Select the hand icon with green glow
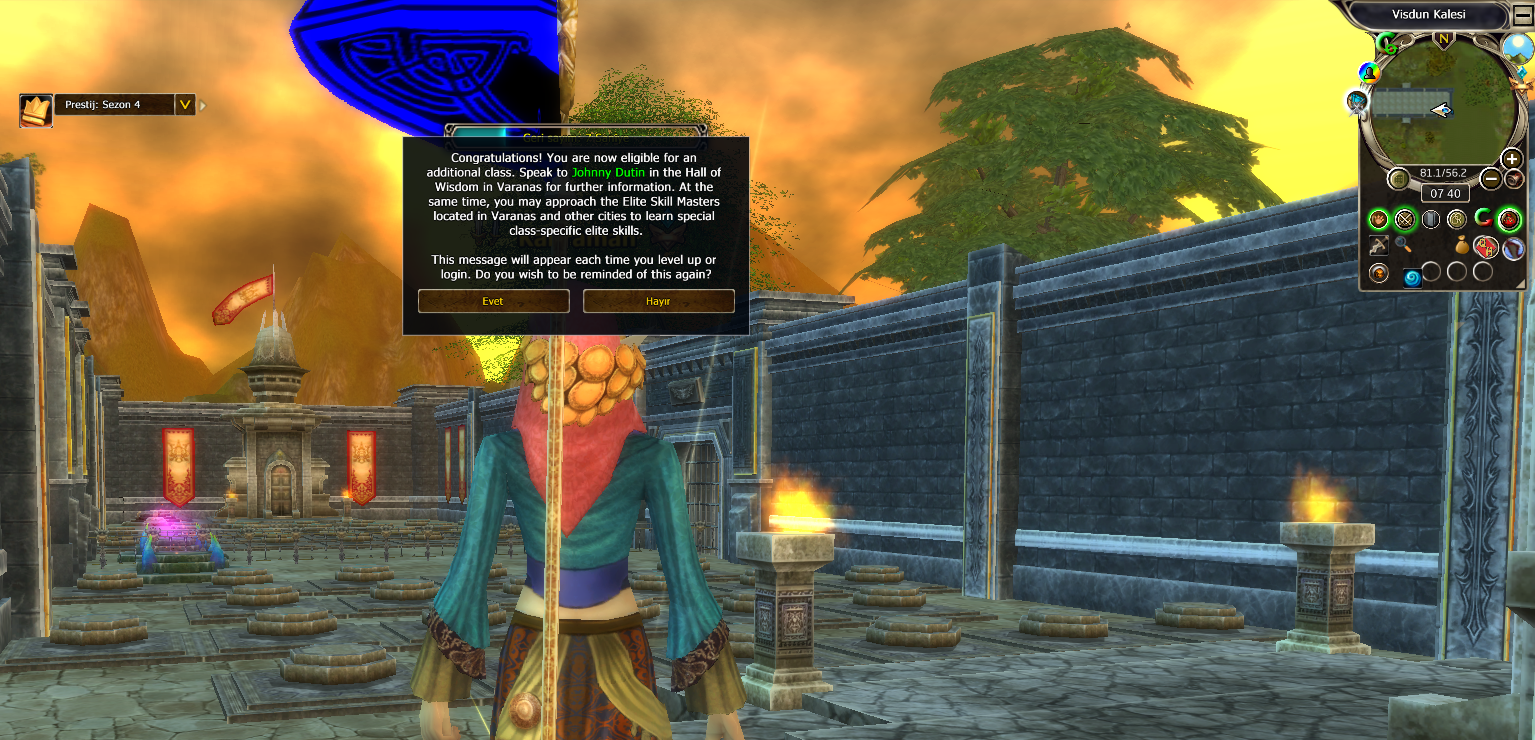Image resolution: width=1535 pixels, height=740 pixels. 1379,219
